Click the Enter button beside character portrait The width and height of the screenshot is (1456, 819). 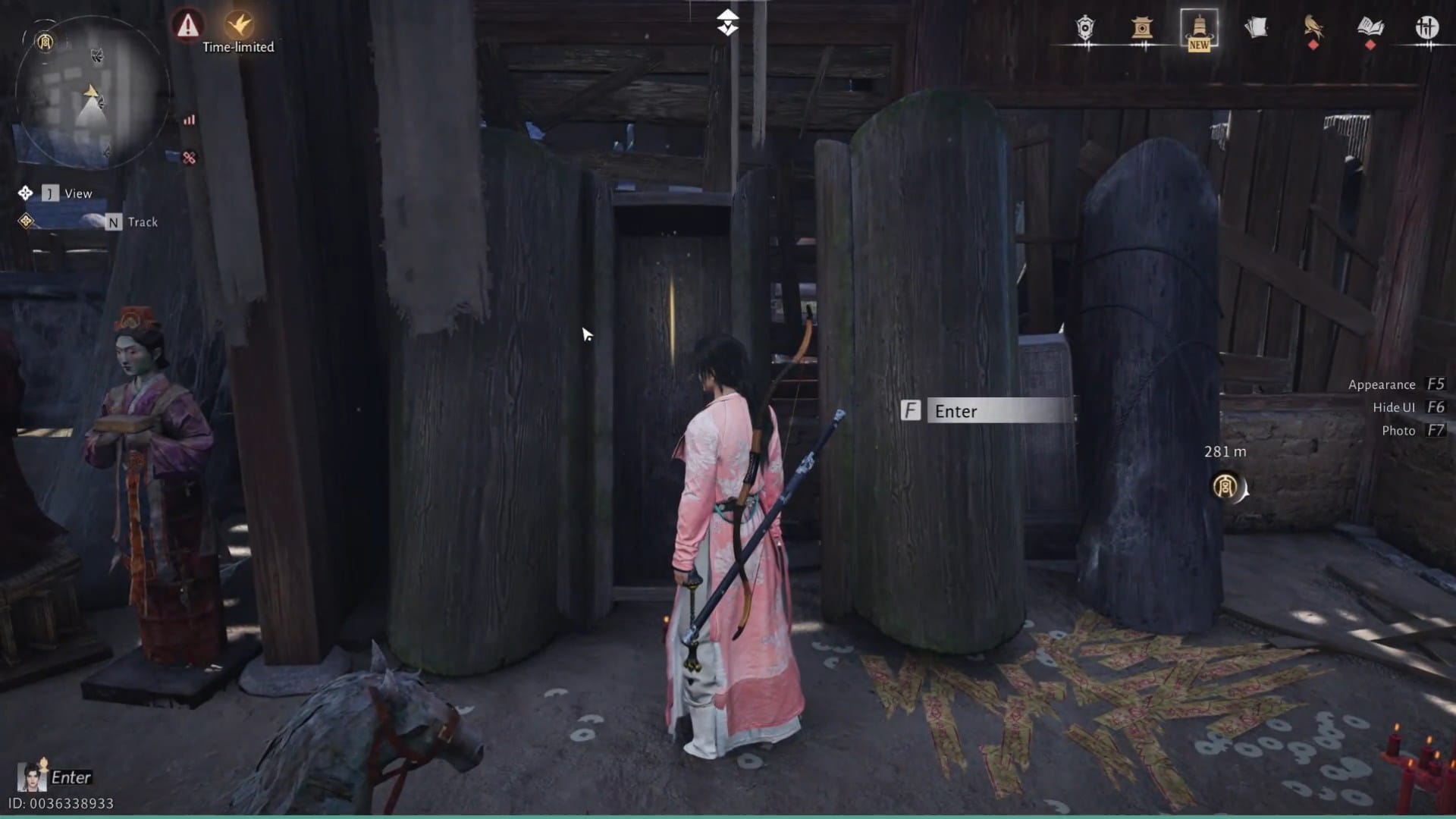71,777
